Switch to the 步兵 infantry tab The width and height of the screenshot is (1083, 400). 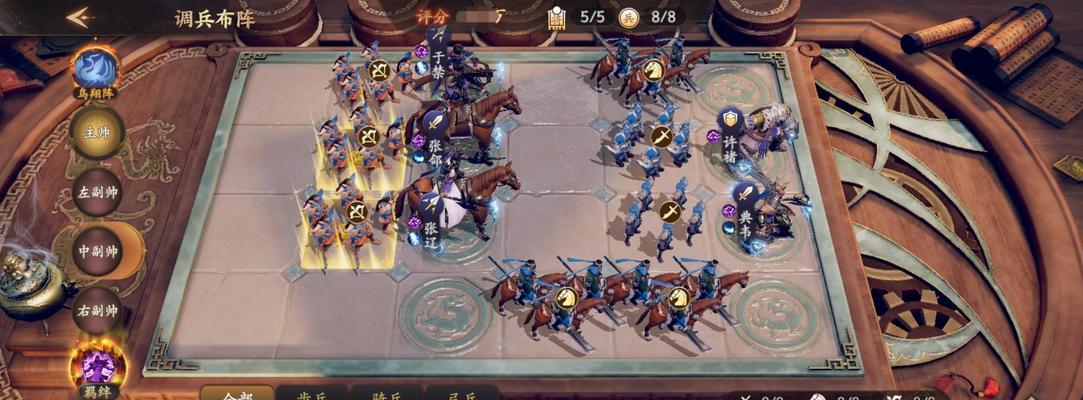coord(312,393)
